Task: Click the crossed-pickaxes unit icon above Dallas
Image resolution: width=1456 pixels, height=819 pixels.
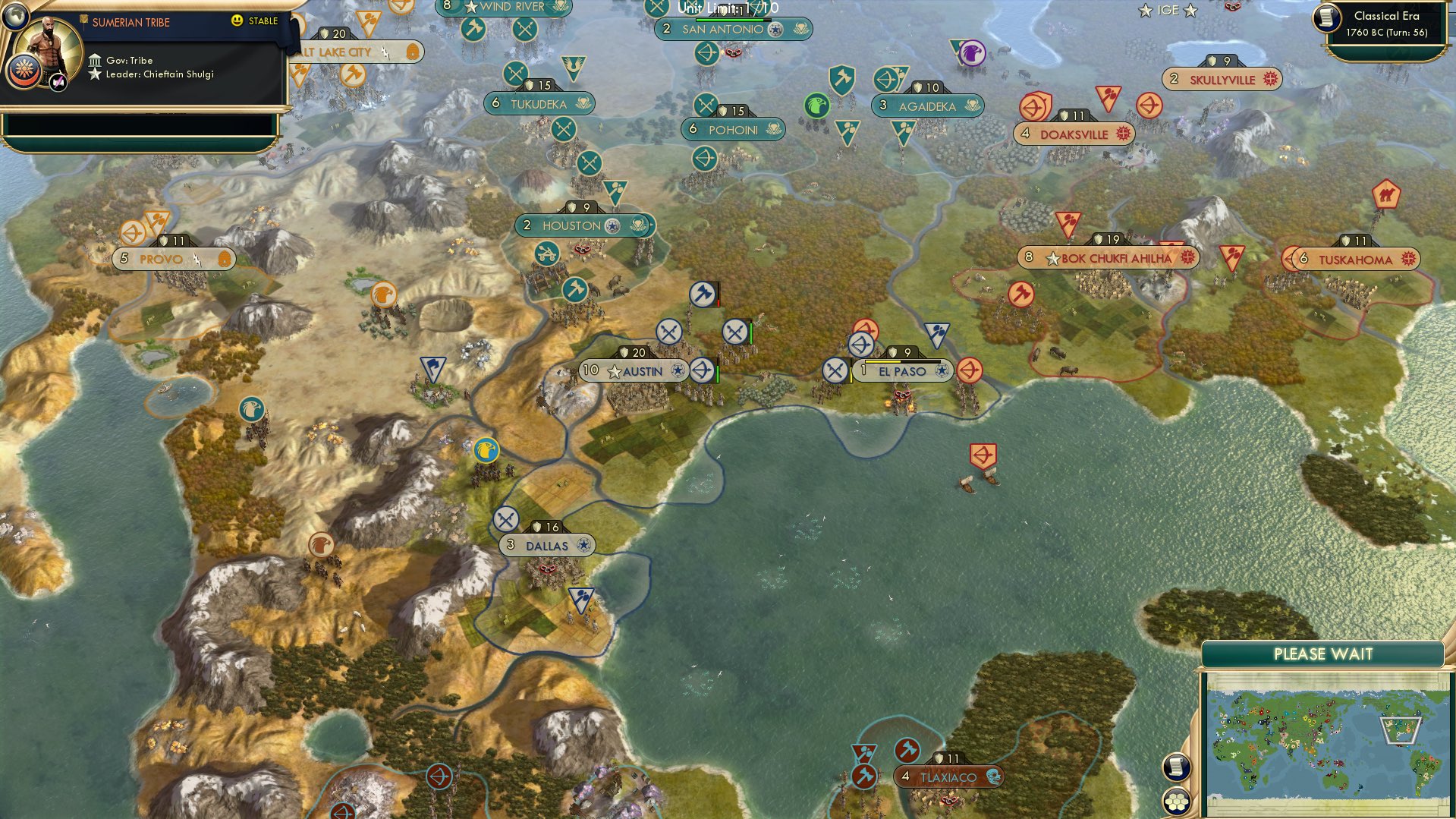Action: pos(507,520)
